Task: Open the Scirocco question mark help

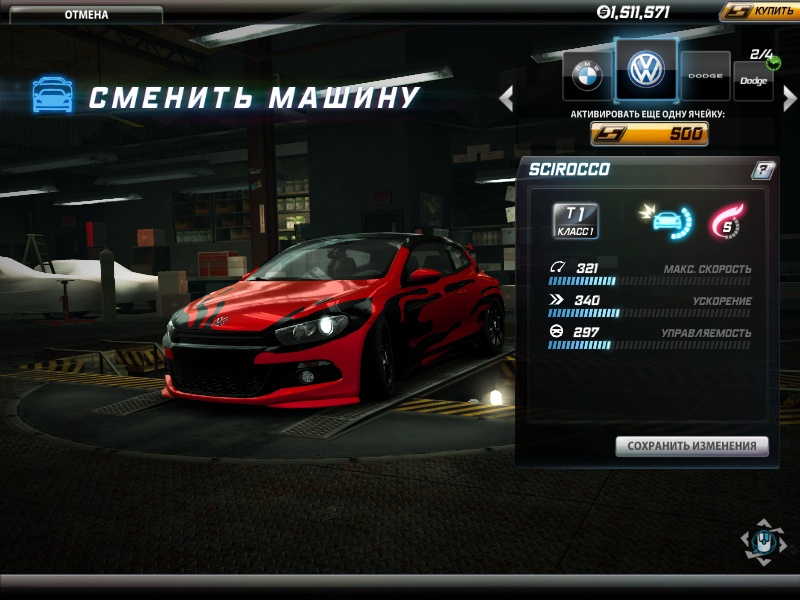Action: coord(762,170)
